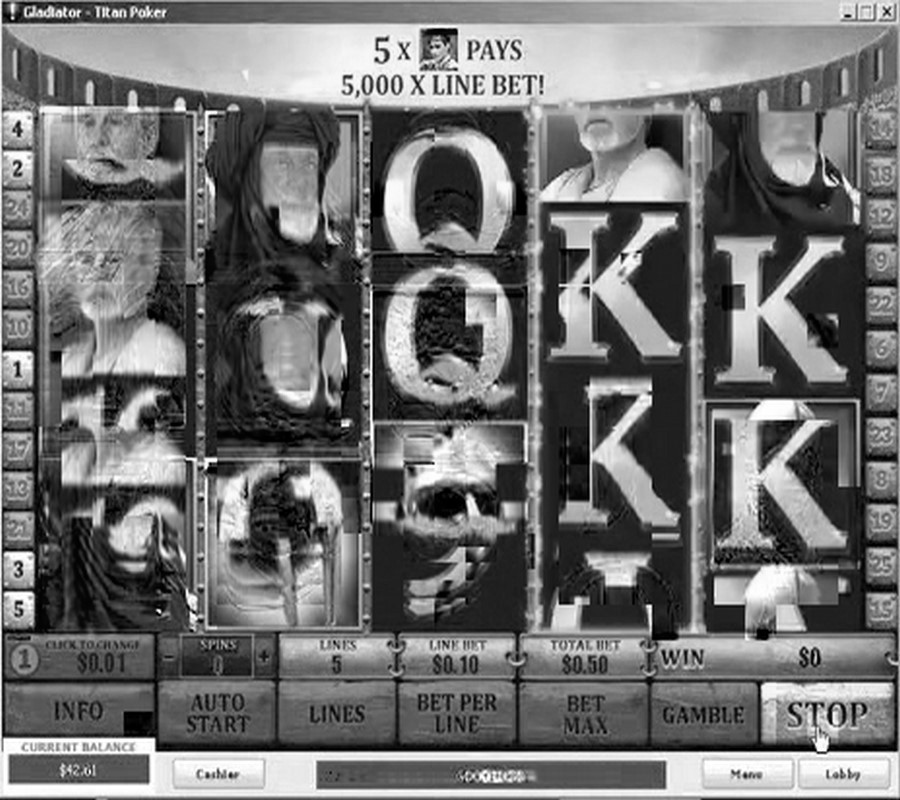Close the Gladiator game window
This screenshot has width=900, height=800.
pos(885,12)
